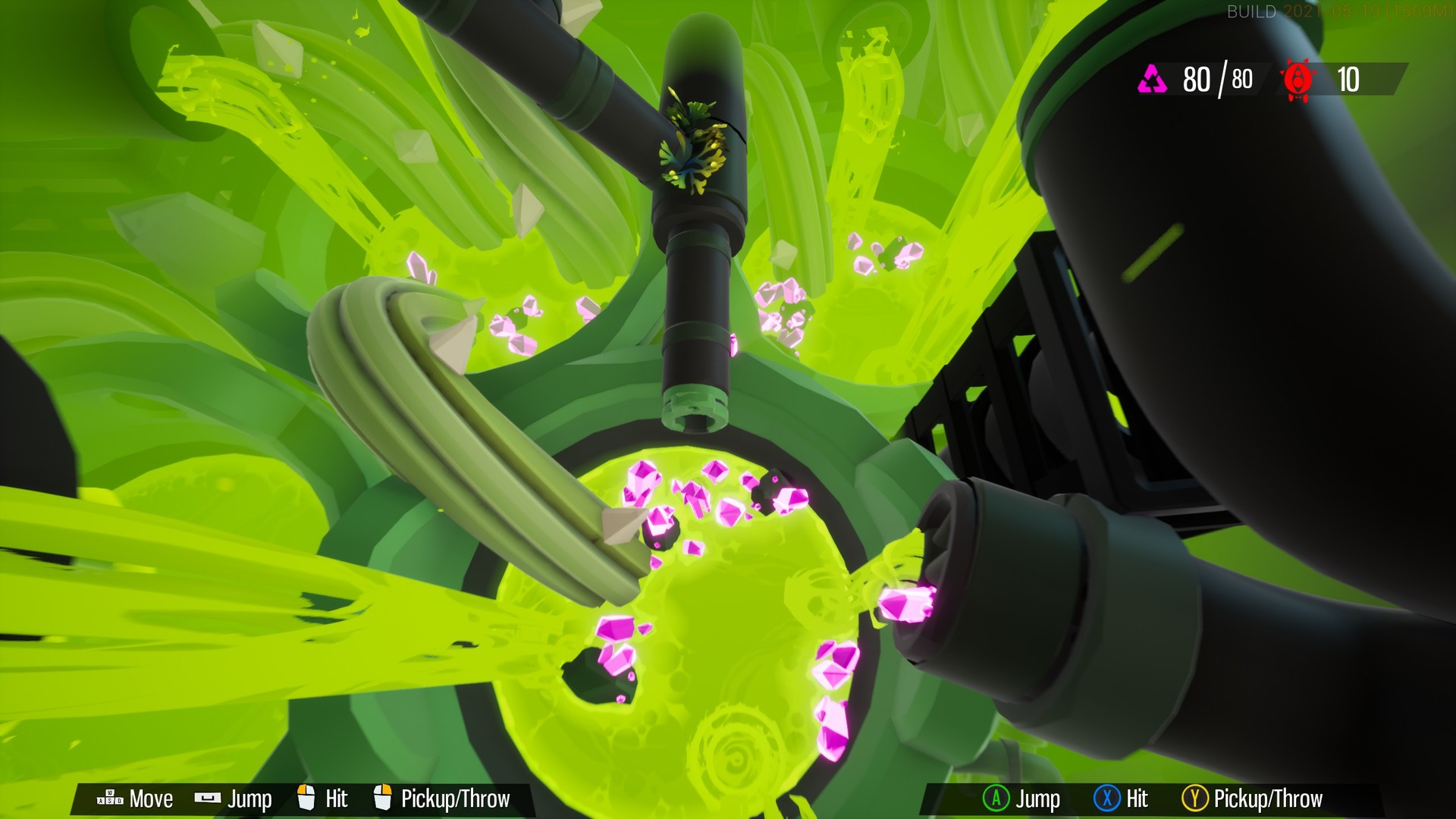1456x819 pixels.
Task: Click the green A gamepad button icon
Action: pos(996,799)
